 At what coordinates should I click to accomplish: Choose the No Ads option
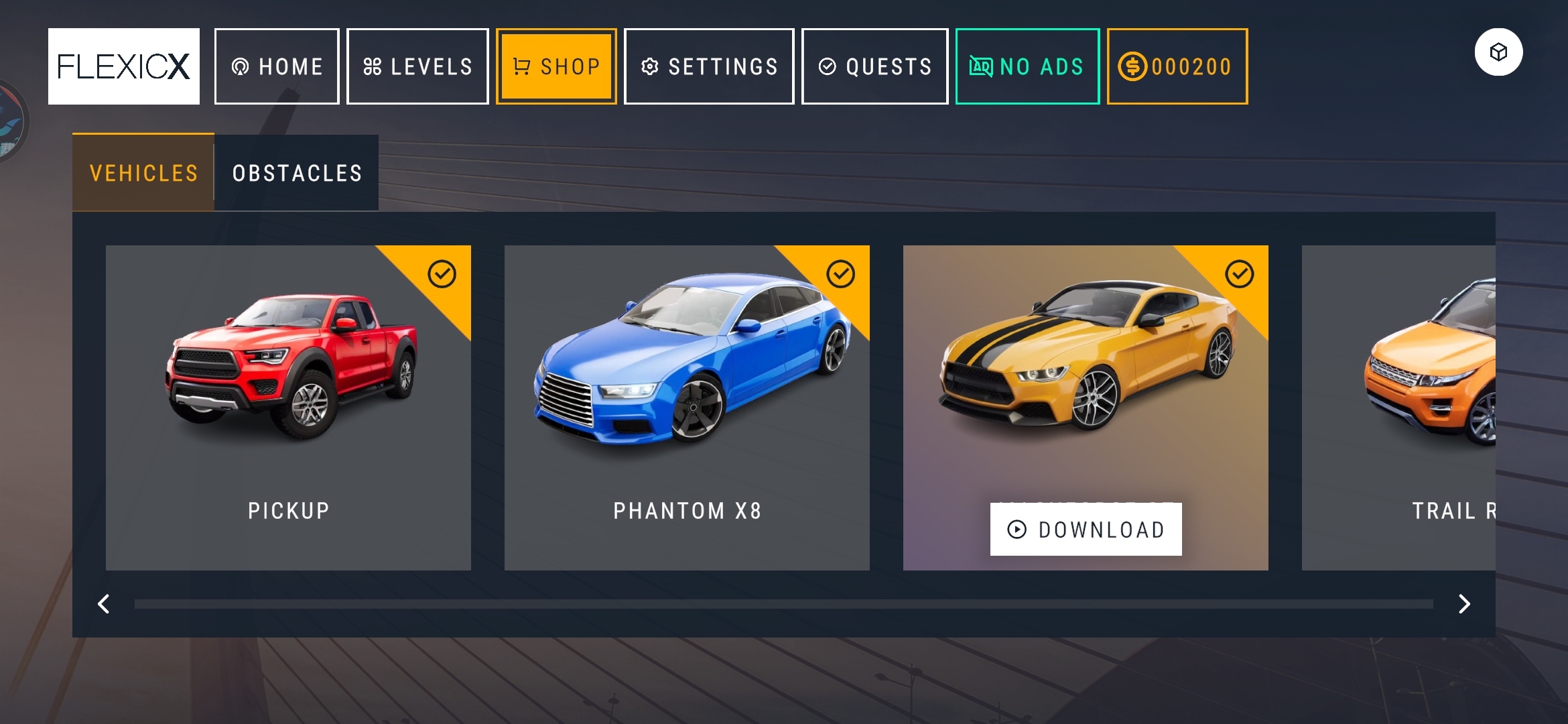1027,66
